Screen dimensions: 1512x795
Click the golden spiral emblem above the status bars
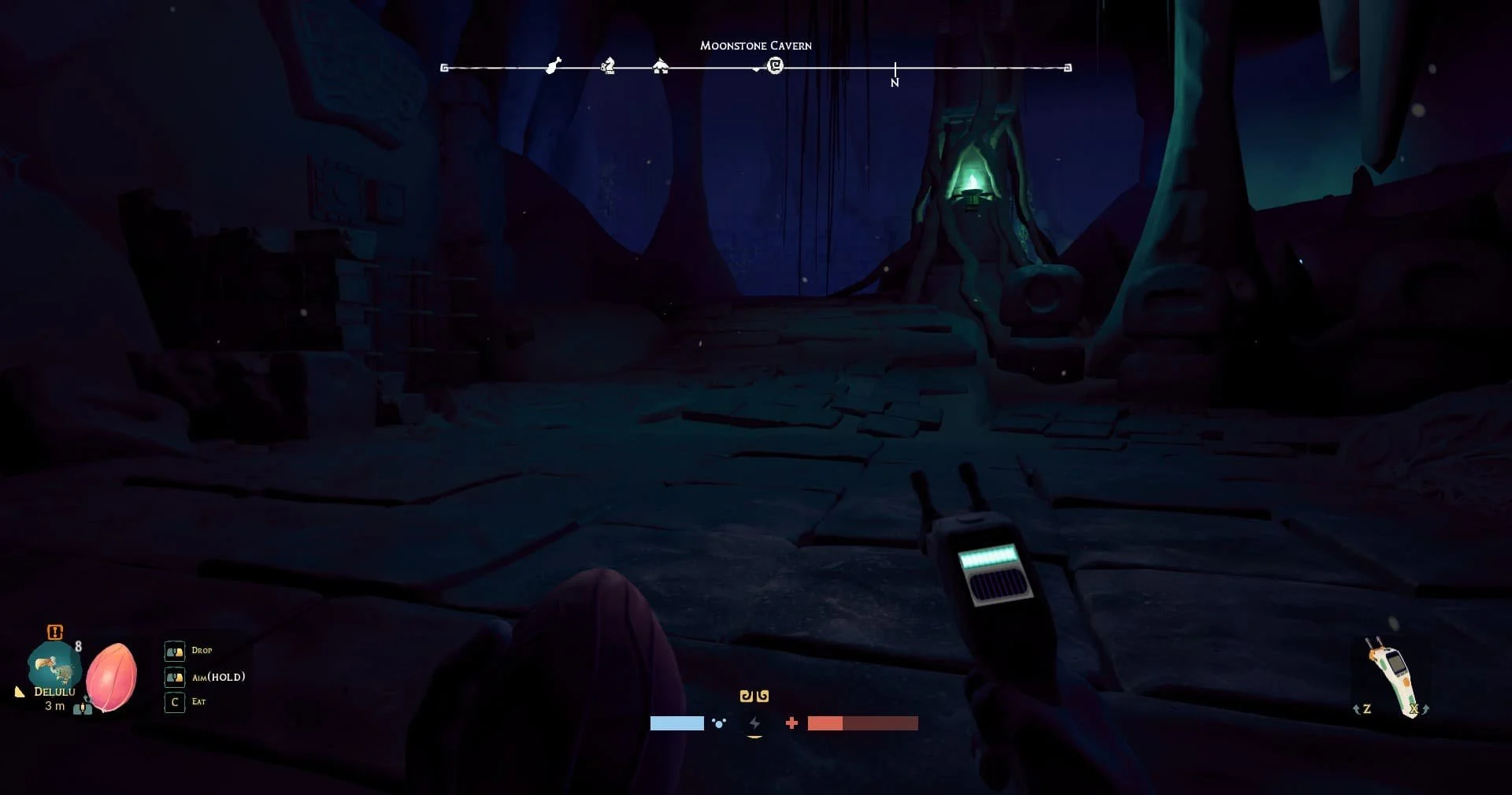pos(754,696)
